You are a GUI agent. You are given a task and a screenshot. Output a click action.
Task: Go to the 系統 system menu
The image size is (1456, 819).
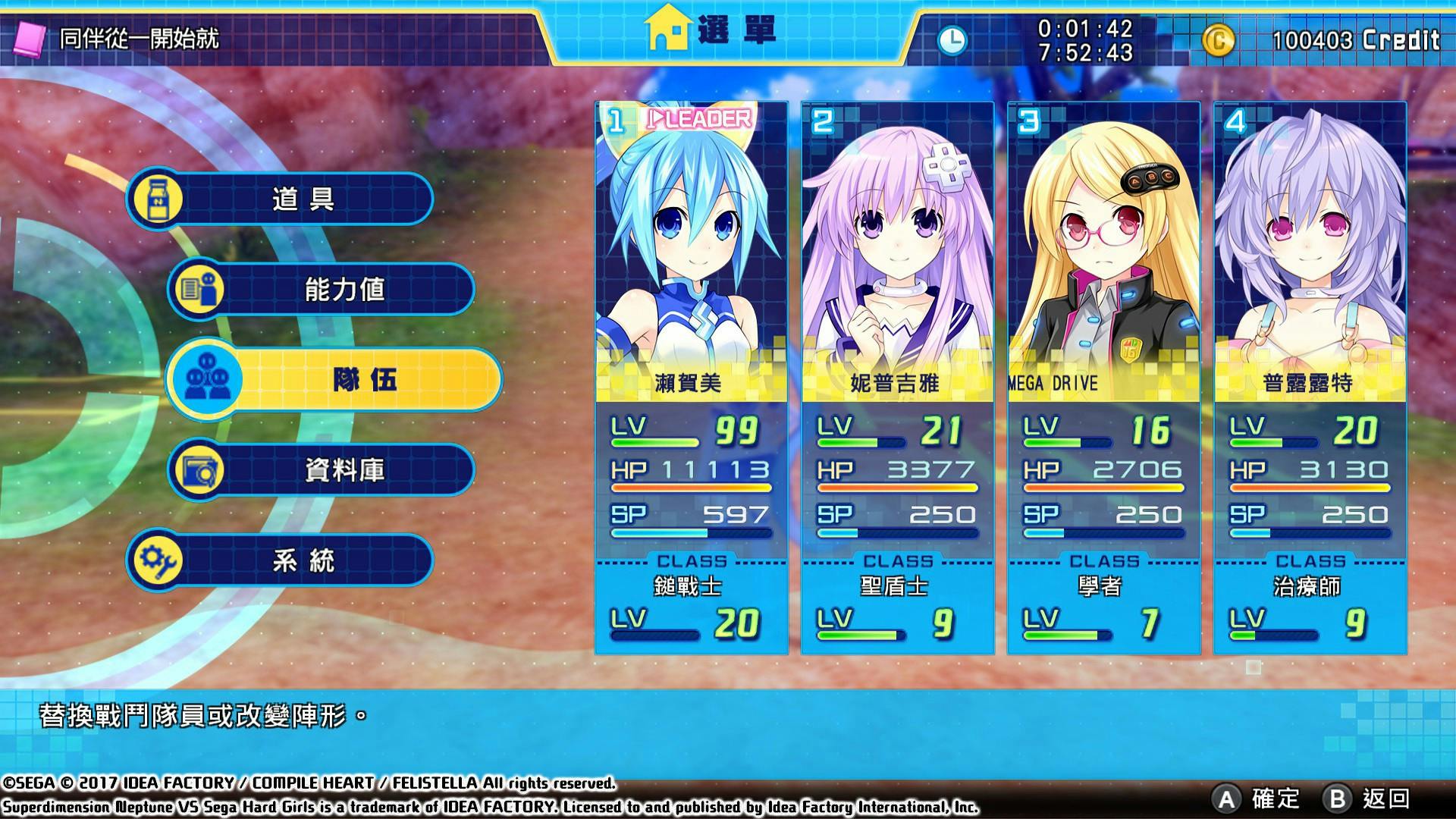pyautogui.click(x=280, y=560)
